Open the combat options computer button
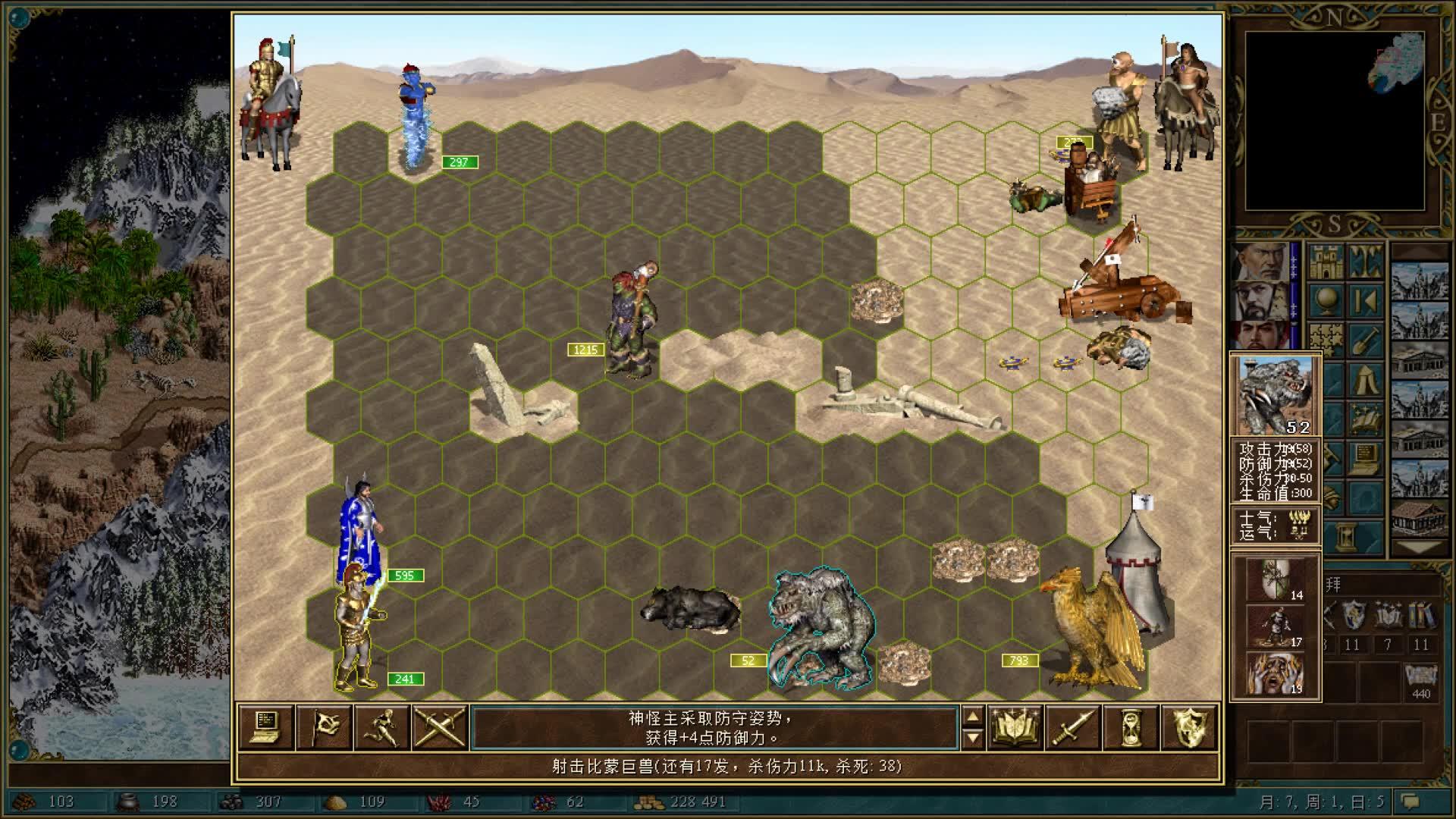This screenshot has height=819, width=1456. [x=266, y=728]
